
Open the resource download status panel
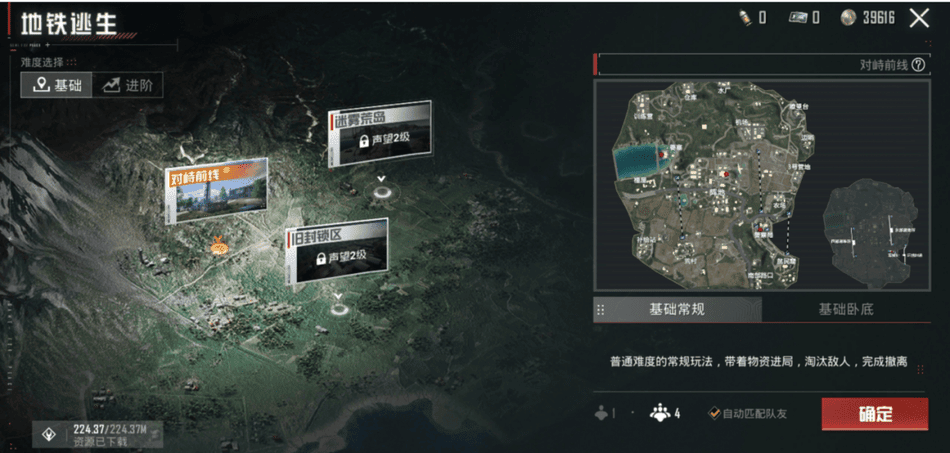(x=97, y=433)
